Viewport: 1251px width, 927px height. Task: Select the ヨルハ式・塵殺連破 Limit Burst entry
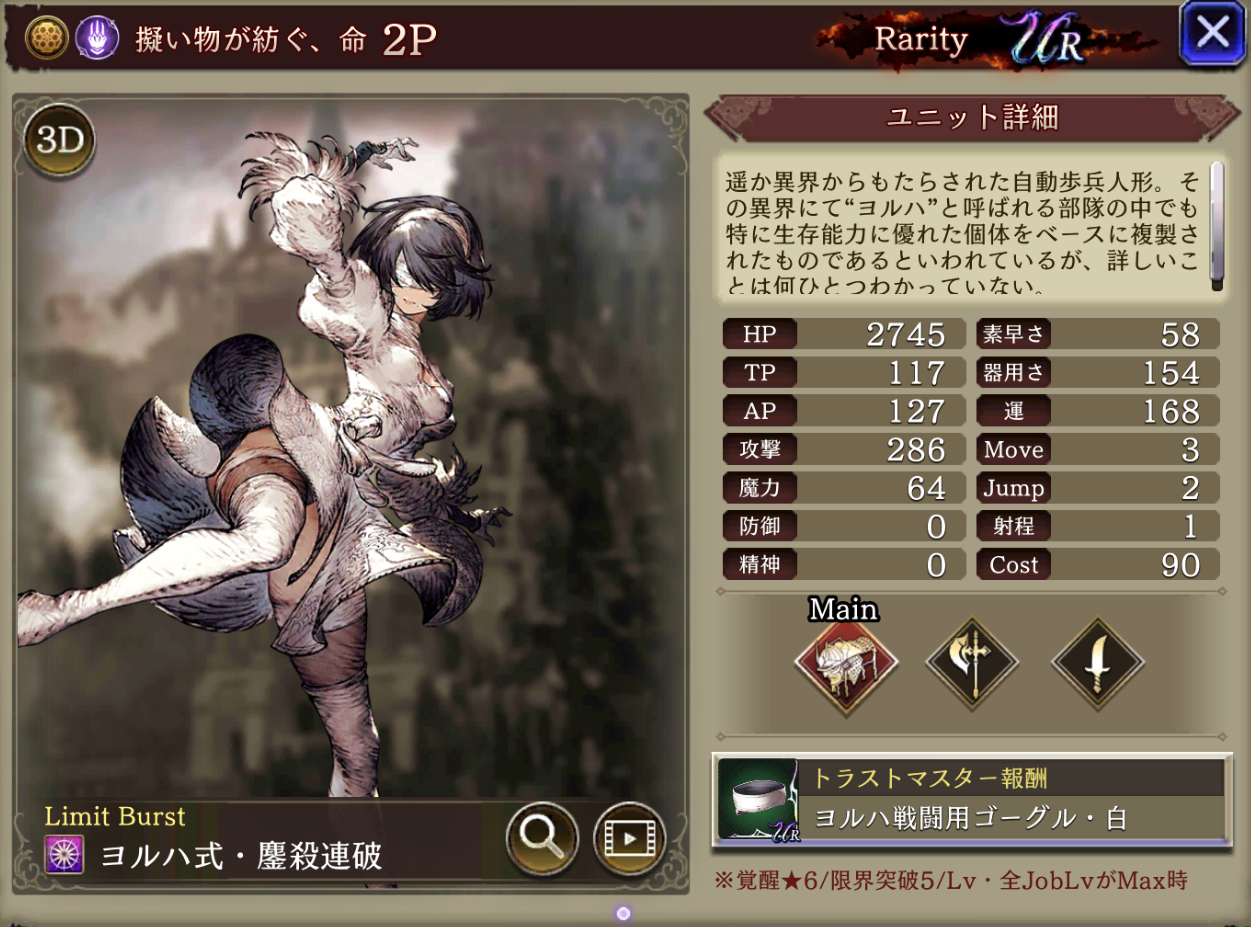[x=240, y=856]
